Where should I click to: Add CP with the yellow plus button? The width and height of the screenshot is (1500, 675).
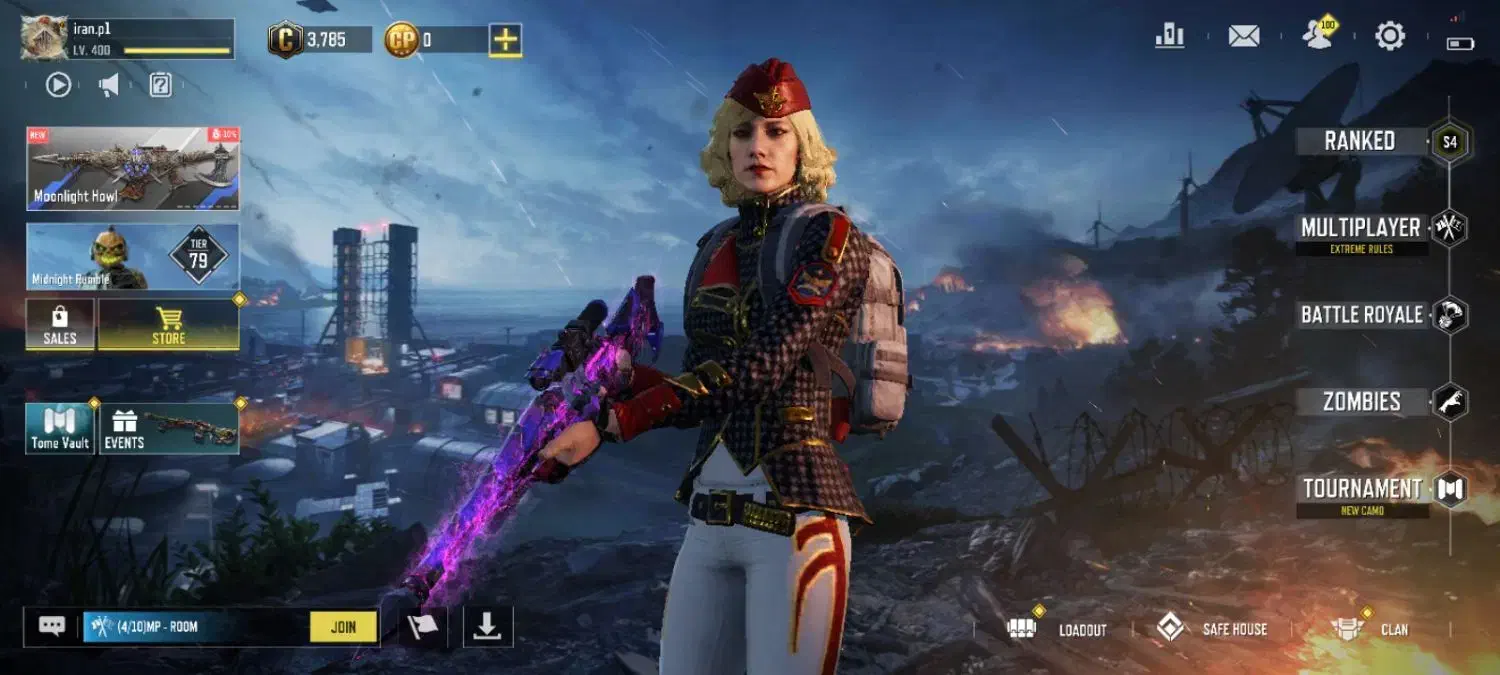point(506,40)
